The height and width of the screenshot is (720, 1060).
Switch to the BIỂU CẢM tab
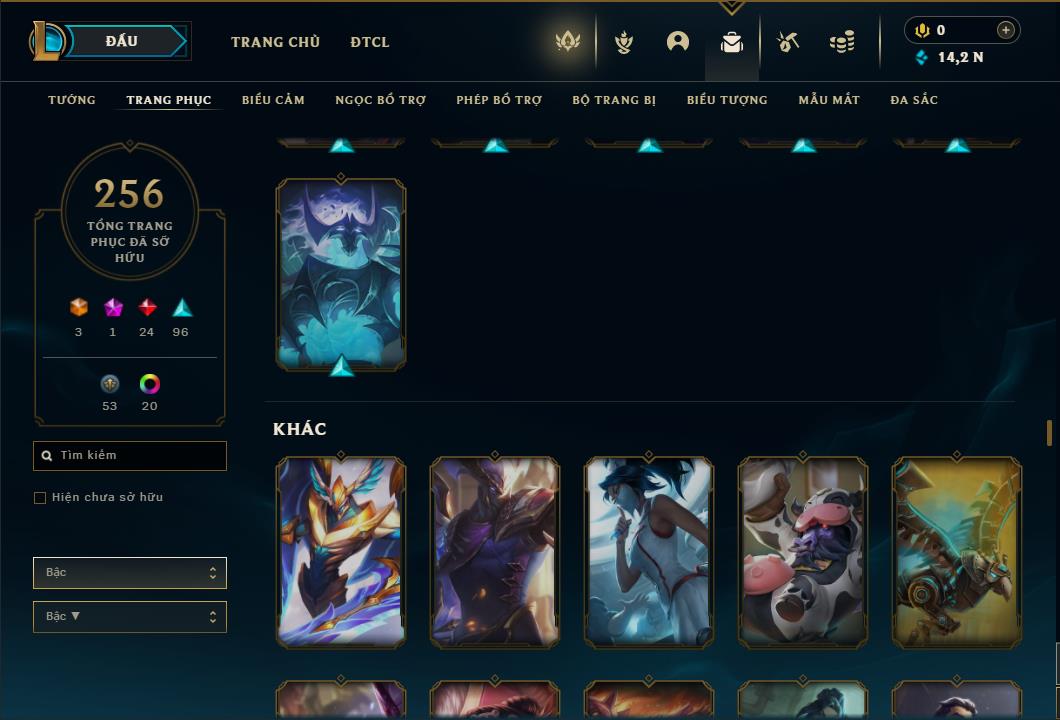273,100
